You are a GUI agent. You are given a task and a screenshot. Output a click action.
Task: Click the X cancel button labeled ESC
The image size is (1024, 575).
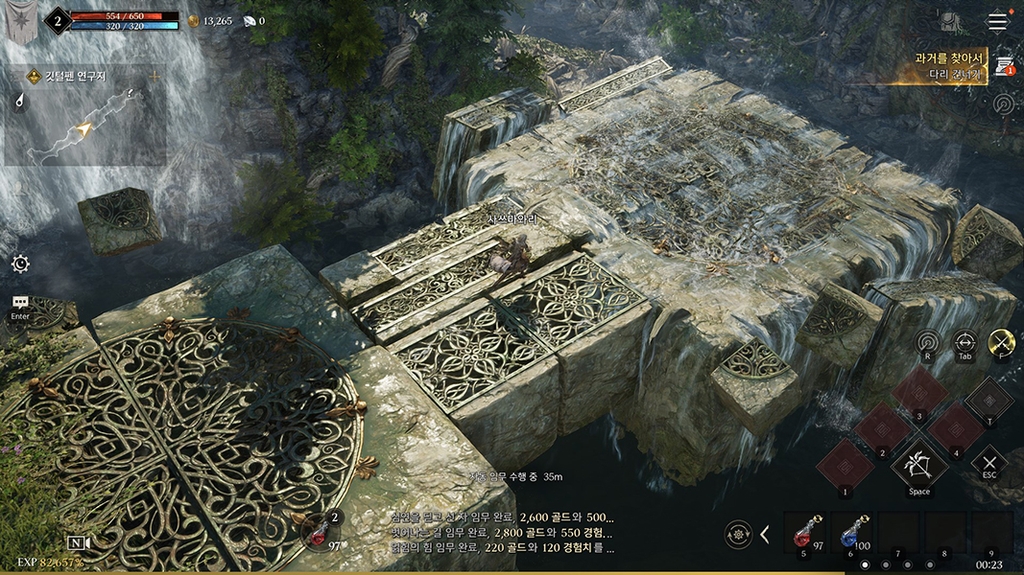(x=988, y=462)
